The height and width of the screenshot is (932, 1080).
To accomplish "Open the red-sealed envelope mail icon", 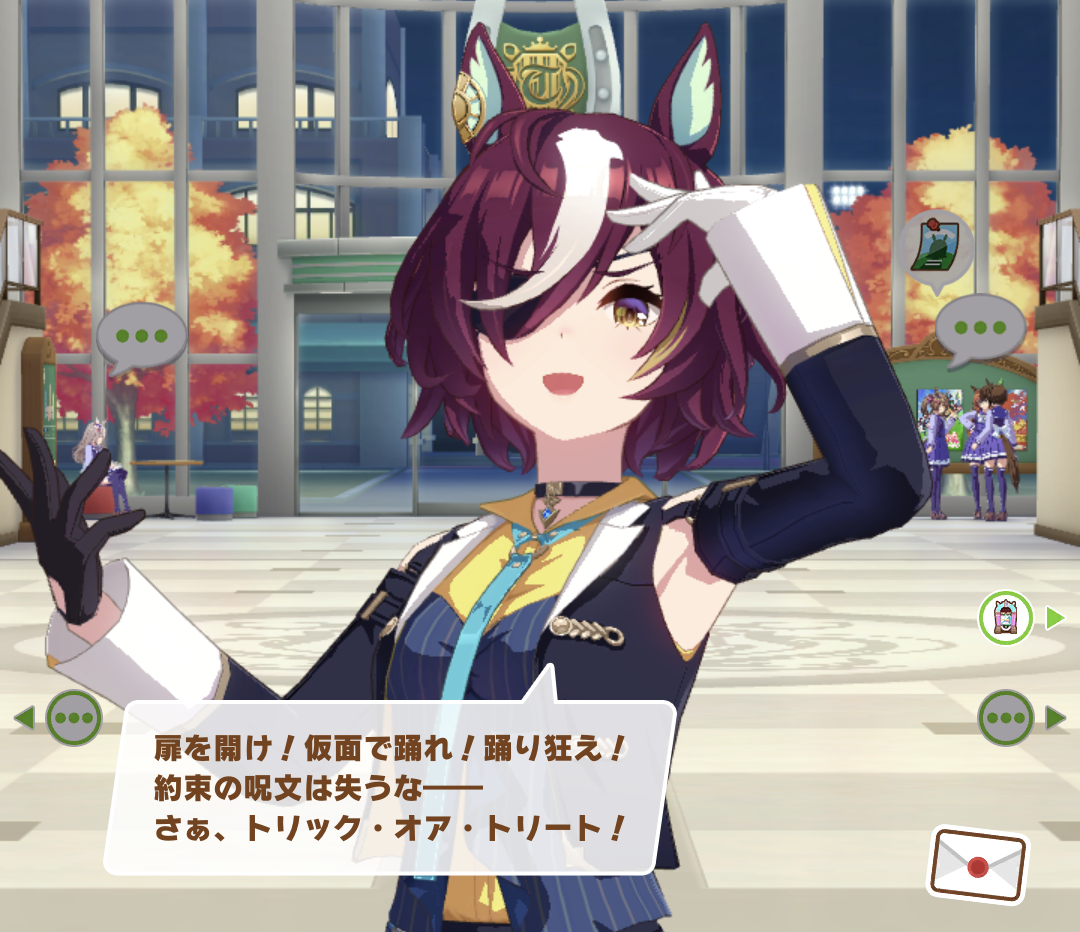I will (978, 863).
